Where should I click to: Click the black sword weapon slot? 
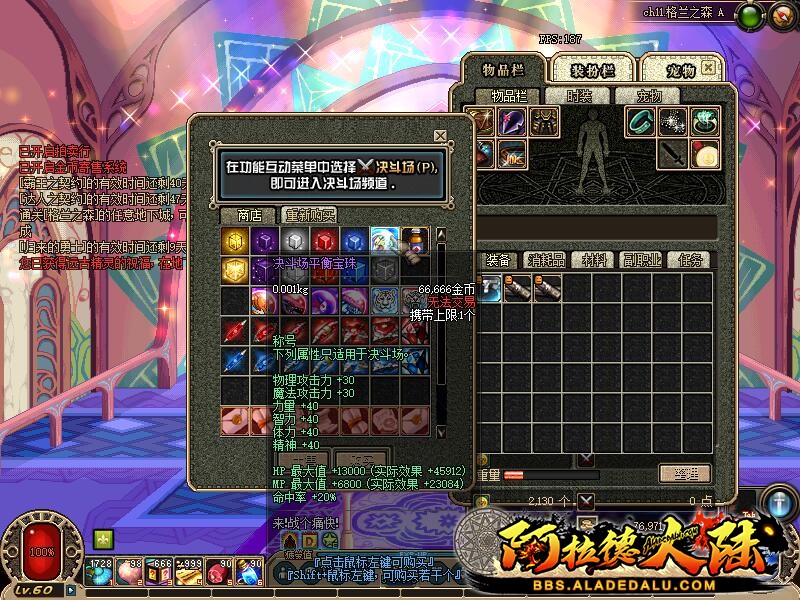click(x=673, y=153)
